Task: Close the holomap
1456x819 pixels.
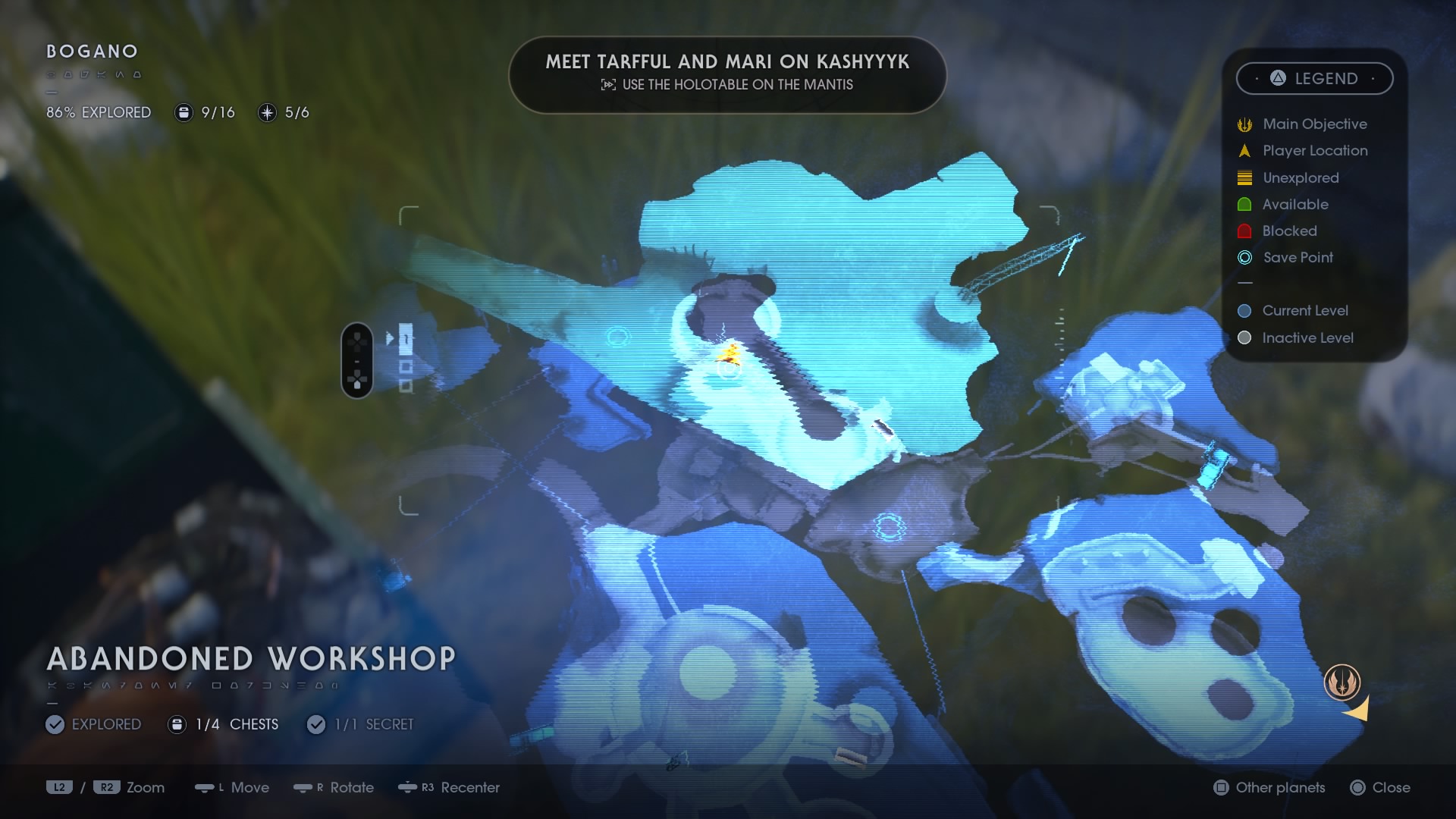Action: click(1381, 788)
